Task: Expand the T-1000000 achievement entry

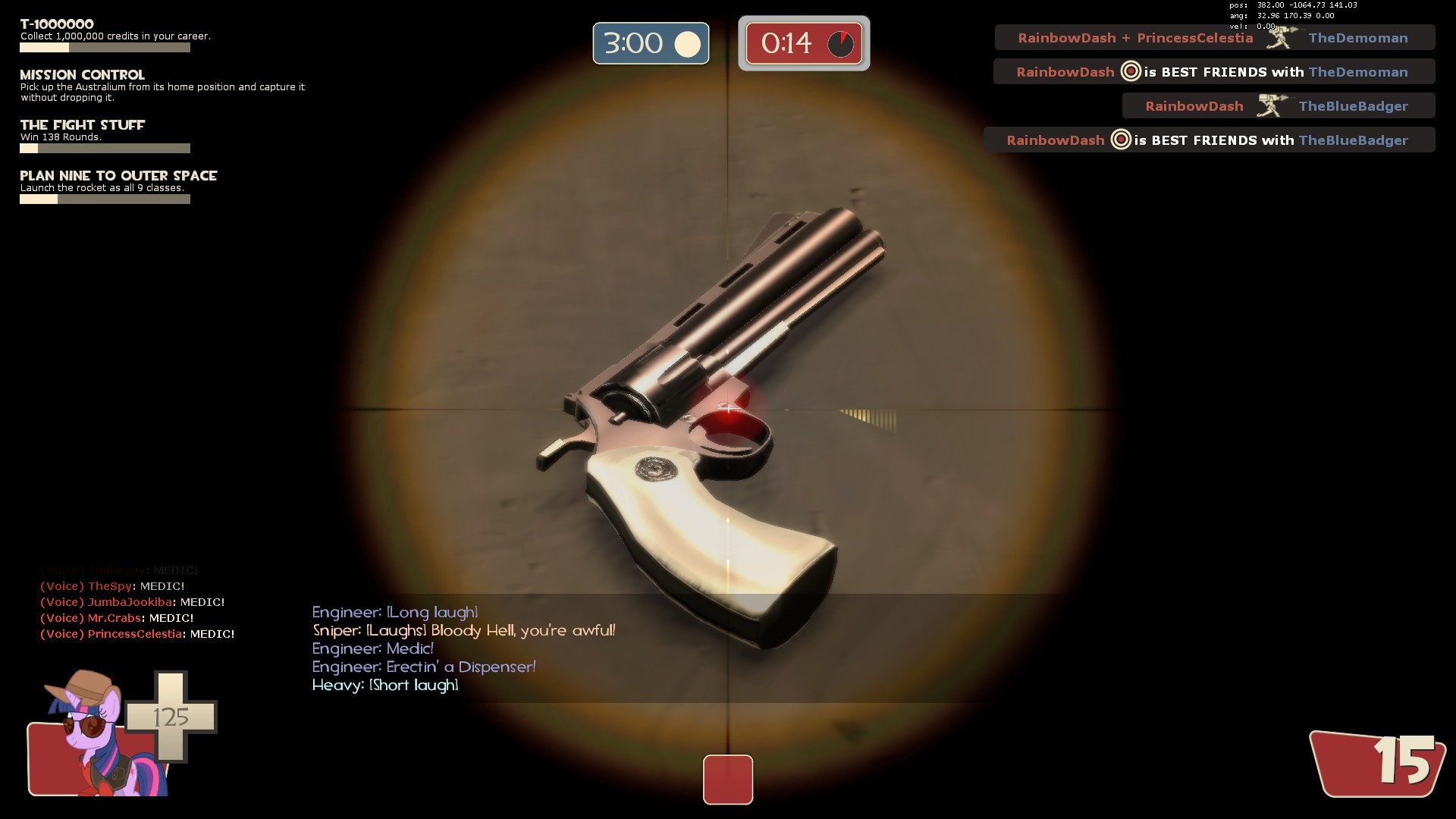Action: [55, 24]
